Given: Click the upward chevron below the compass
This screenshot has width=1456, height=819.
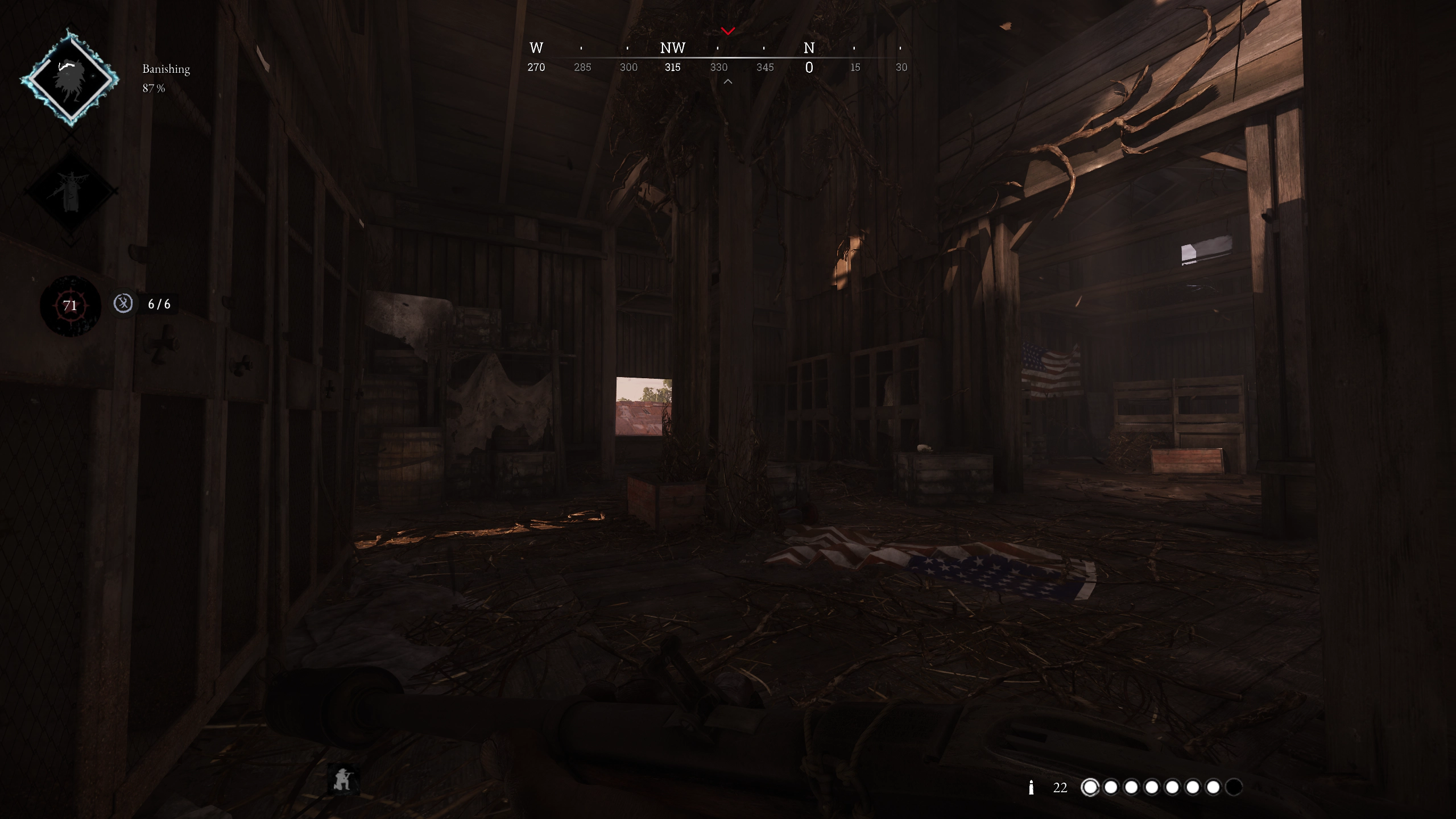Looking at the screenshot, I should [x=728, y=81].
